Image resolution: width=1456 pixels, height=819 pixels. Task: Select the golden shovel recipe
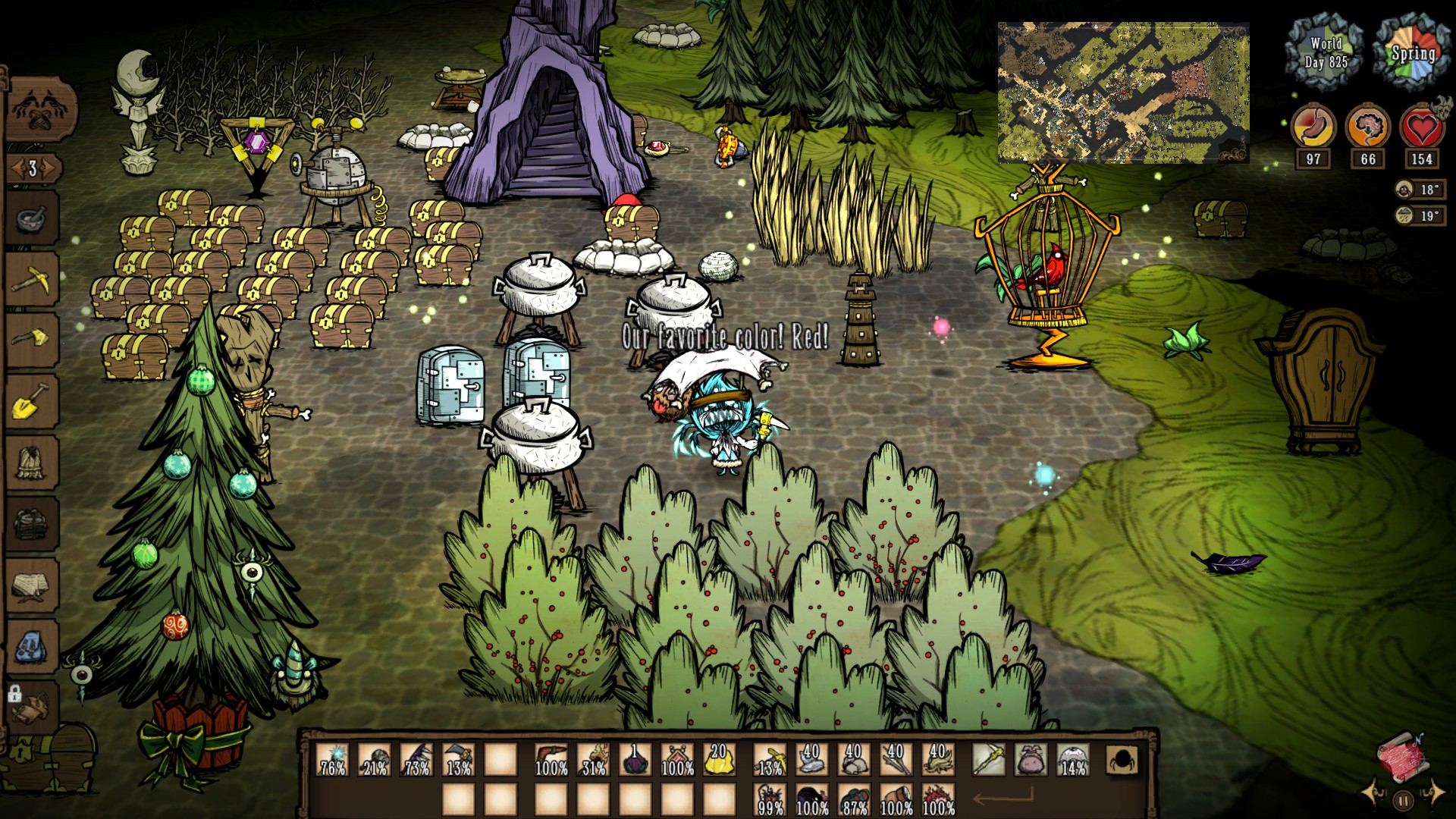click(32, 400)
